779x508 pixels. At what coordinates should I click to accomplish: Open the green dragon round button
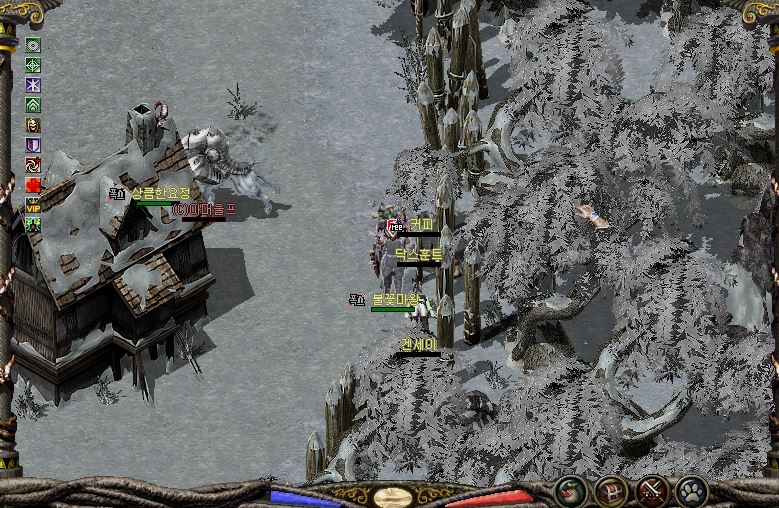[572, 491]
